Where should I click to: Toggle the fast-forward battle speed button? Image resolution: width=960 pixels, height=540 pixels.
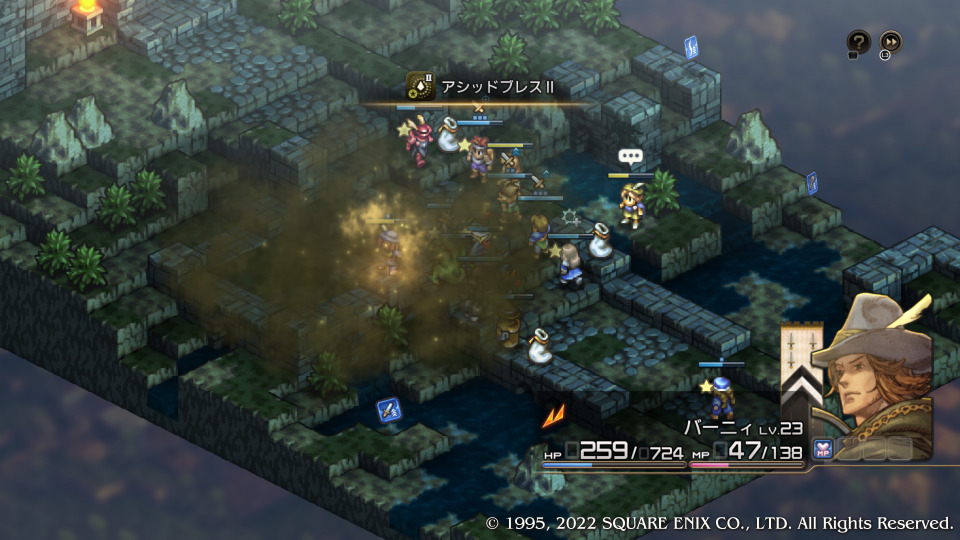tap(890, 42)
